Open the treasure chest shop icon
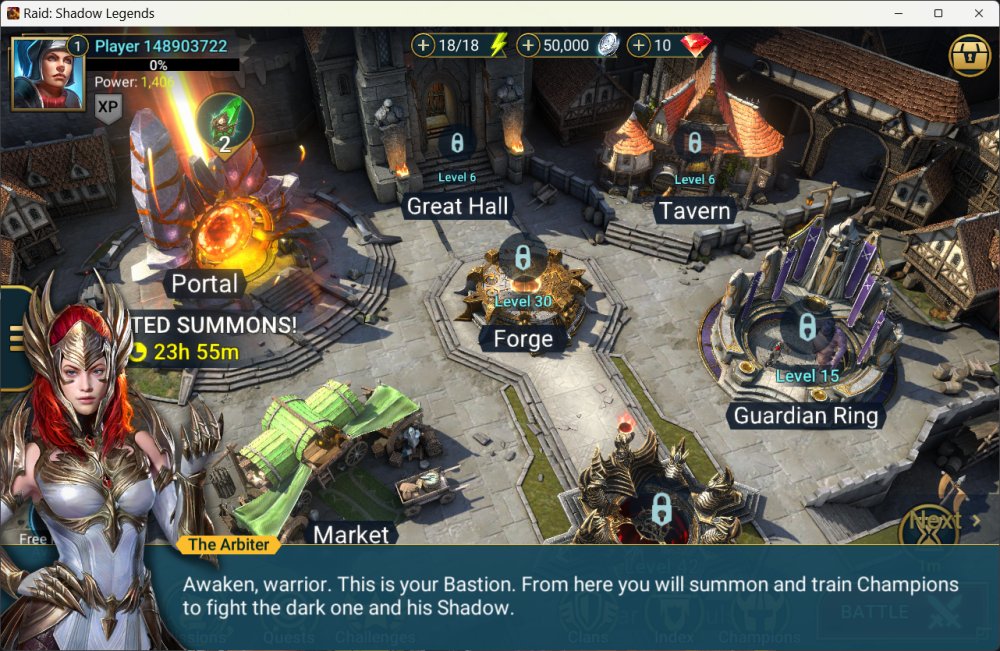The width and height of the screenshot is (1000, 651). click(967, 54)
